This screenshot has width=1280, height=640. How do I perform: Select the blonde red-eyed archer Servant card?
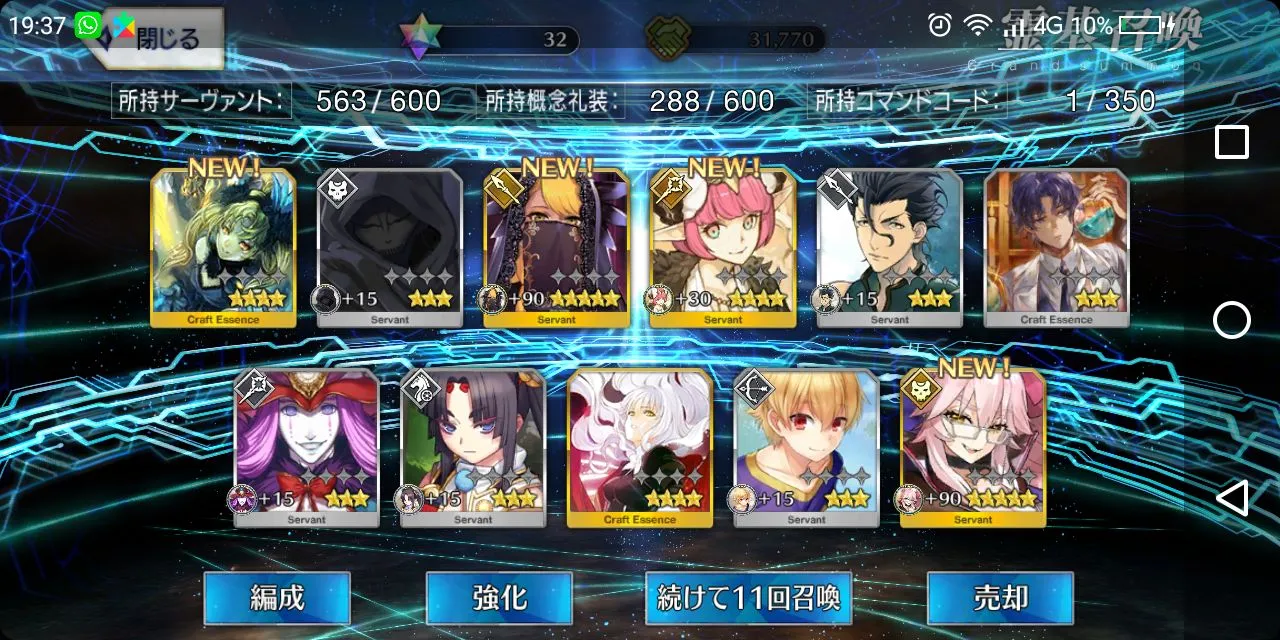pos(807,447)
